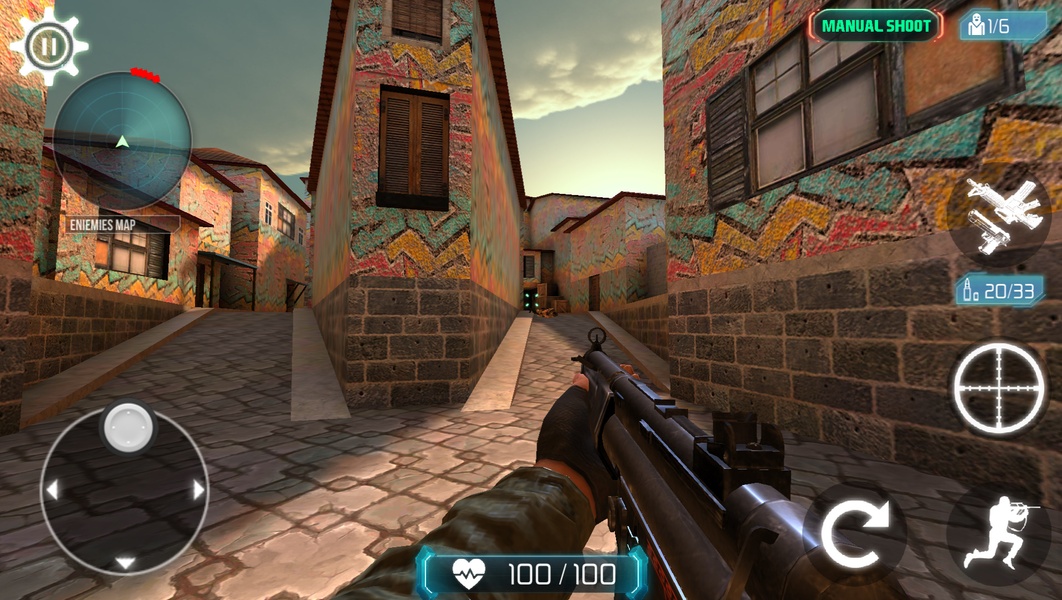This screenshot has width=1062, height=600.
Task: Tap the movement joystick's right arrow
Action: [198, 490]
